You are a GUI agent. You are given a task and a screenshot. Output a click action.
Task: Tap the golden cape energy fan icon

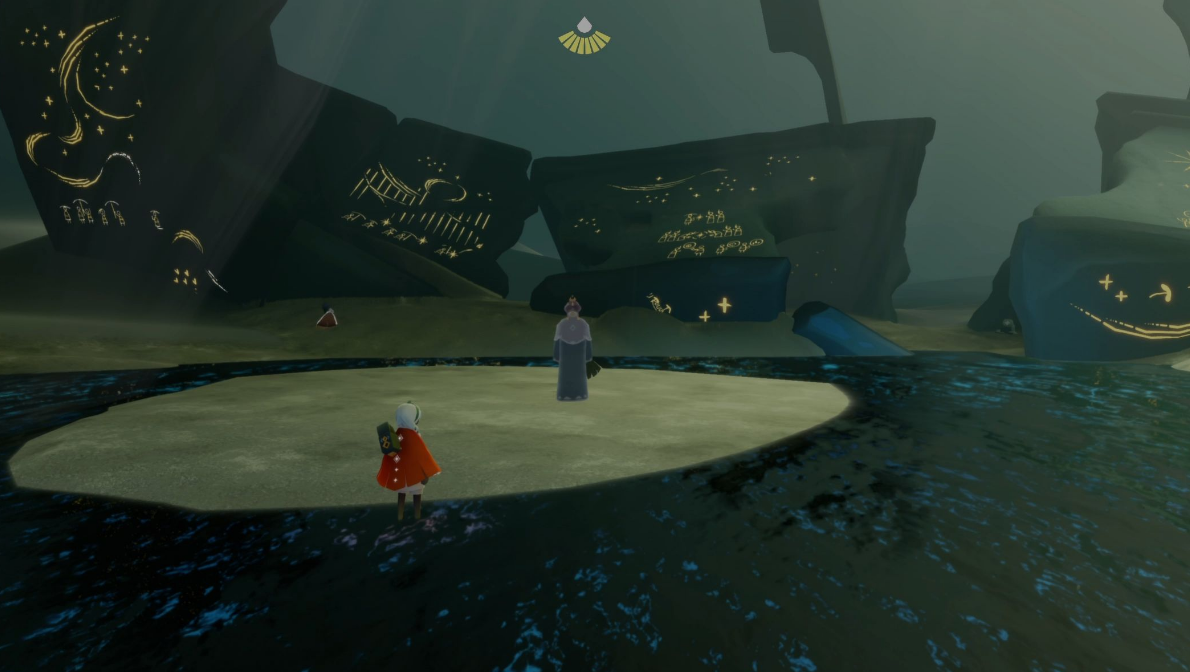click(x=584, y=37)
